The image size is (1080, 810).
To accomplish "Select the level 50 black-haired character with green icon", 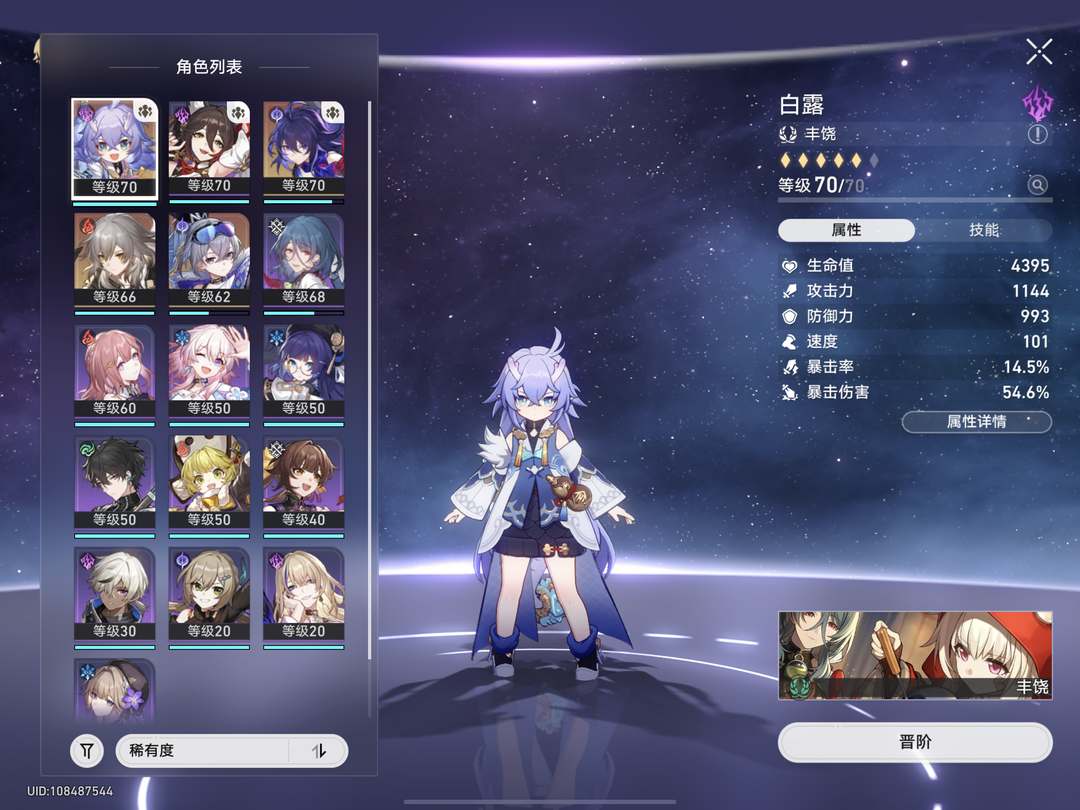I will coord(115,482).
